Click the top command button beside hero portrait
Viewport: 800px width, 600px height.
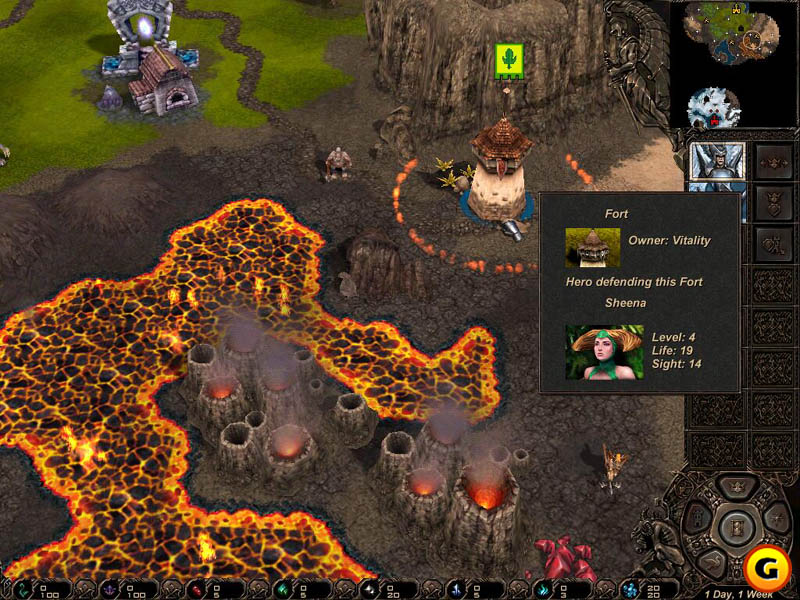pyautogui.click(x=771, y=160)
